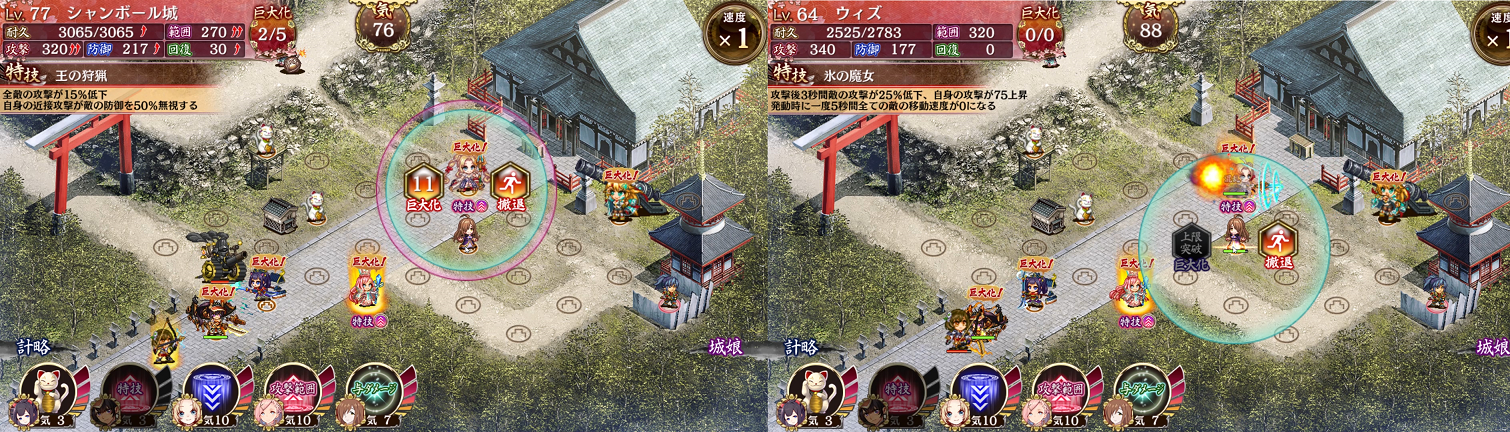Image resolution: width=1510 pixels, height=432 pixels.
Task: Activate the 巨大化 hexagon showing cost 11
Action: coord(424,186)
